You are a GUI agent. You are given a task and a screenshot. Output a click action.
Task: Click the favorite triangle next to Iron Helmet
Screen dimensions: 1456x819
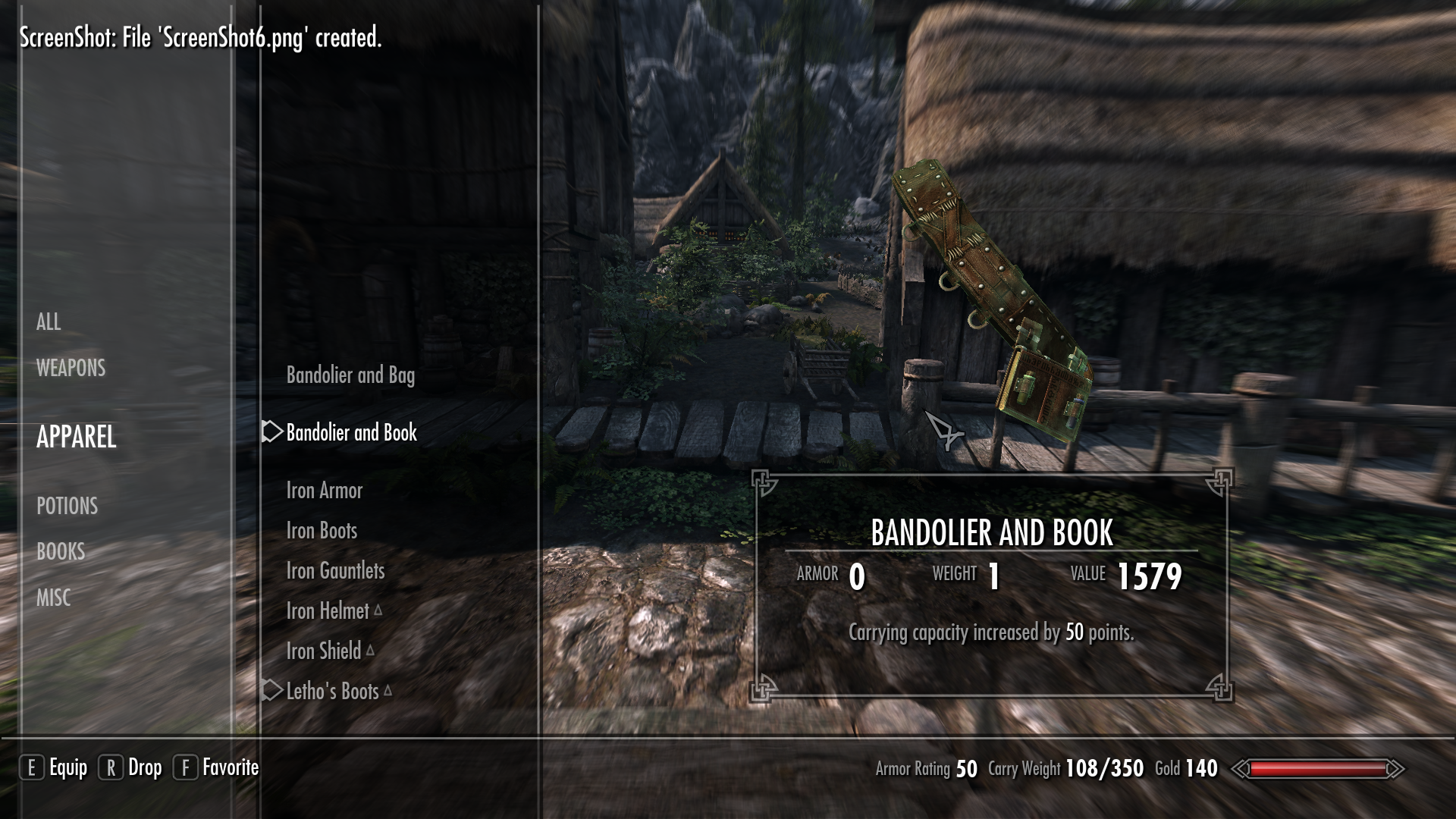379,610
